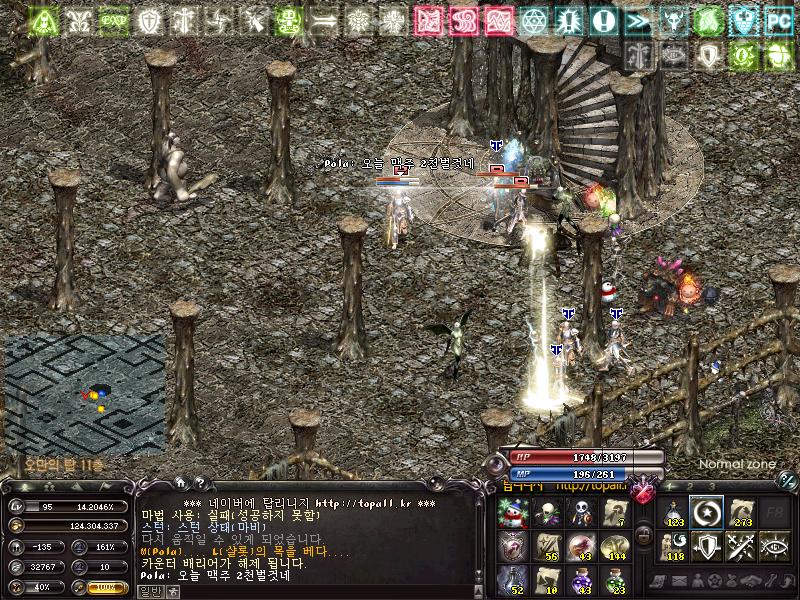Click the PC buff icon
Image resolution: width=800 pixels, height=600 pixels.
tap(776, 20)
